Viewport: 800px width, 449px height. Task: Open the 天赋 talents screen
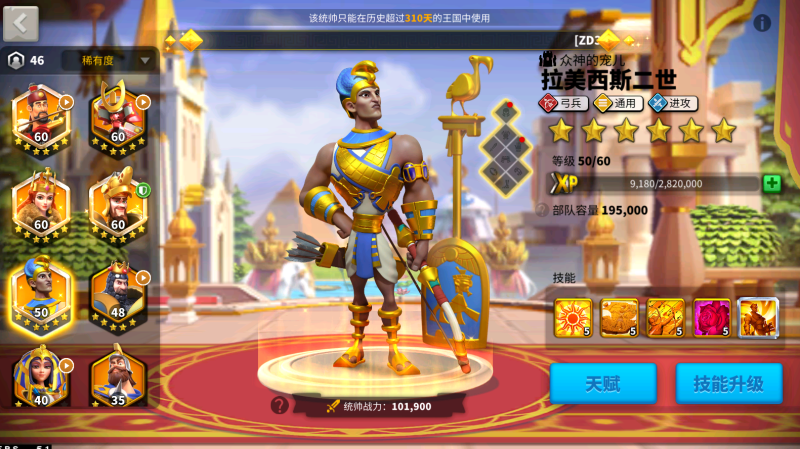pyautogui.click(x=603, y=383)
